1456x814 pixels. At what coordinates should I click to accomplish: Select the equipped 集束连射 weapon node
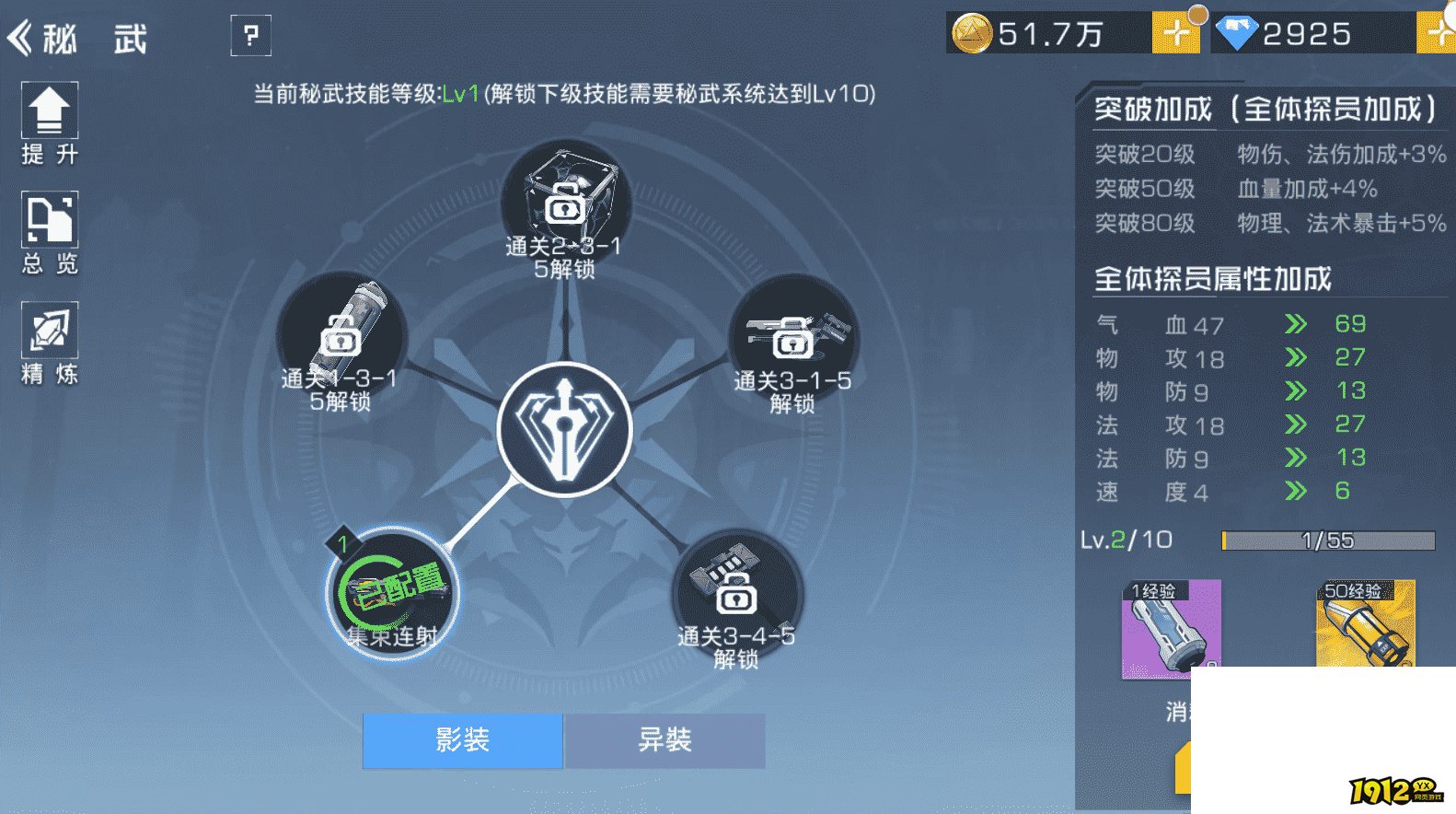pyautogui.click(x=391, y=594)
